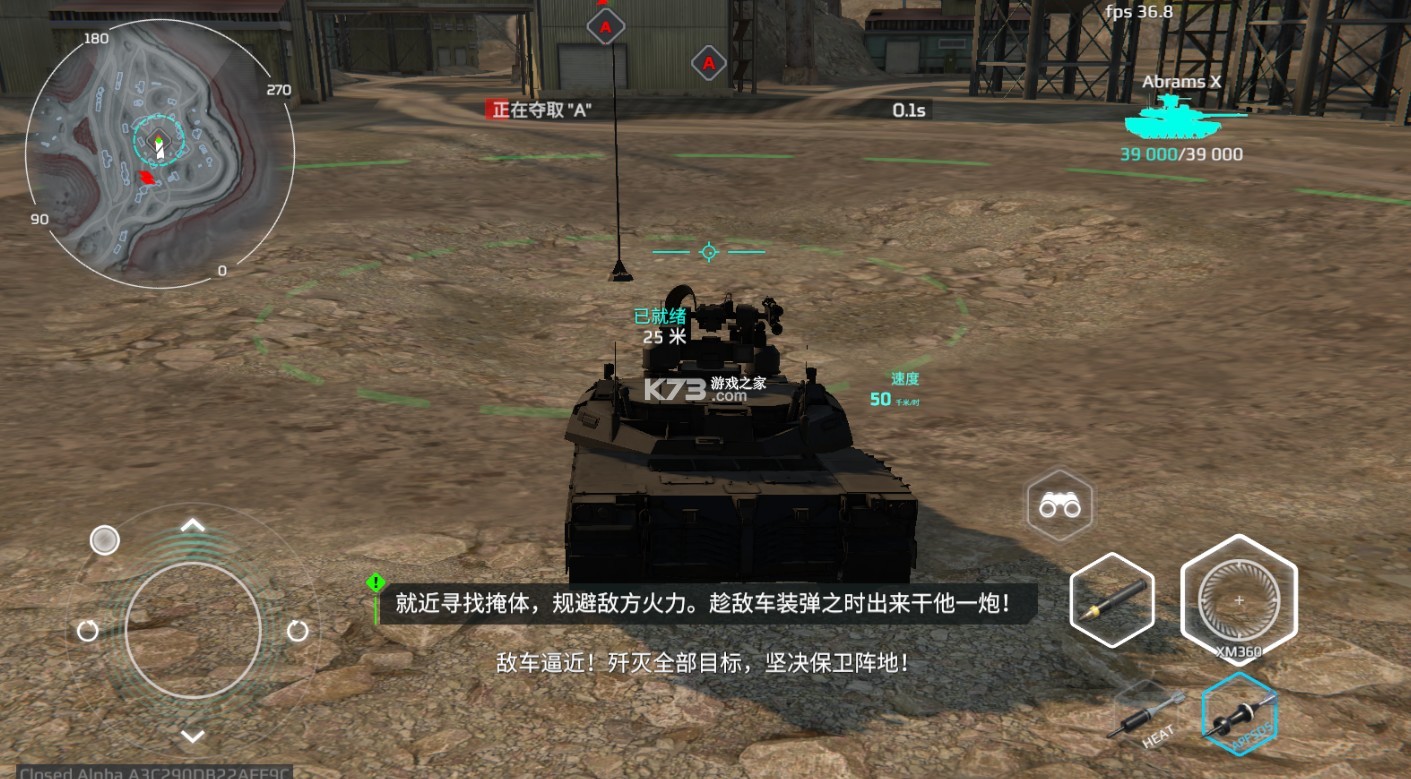The width and height of the screenshot is (1411, 779).
Task: Tap the central movement joystick circle
Action: pos(192,630)
